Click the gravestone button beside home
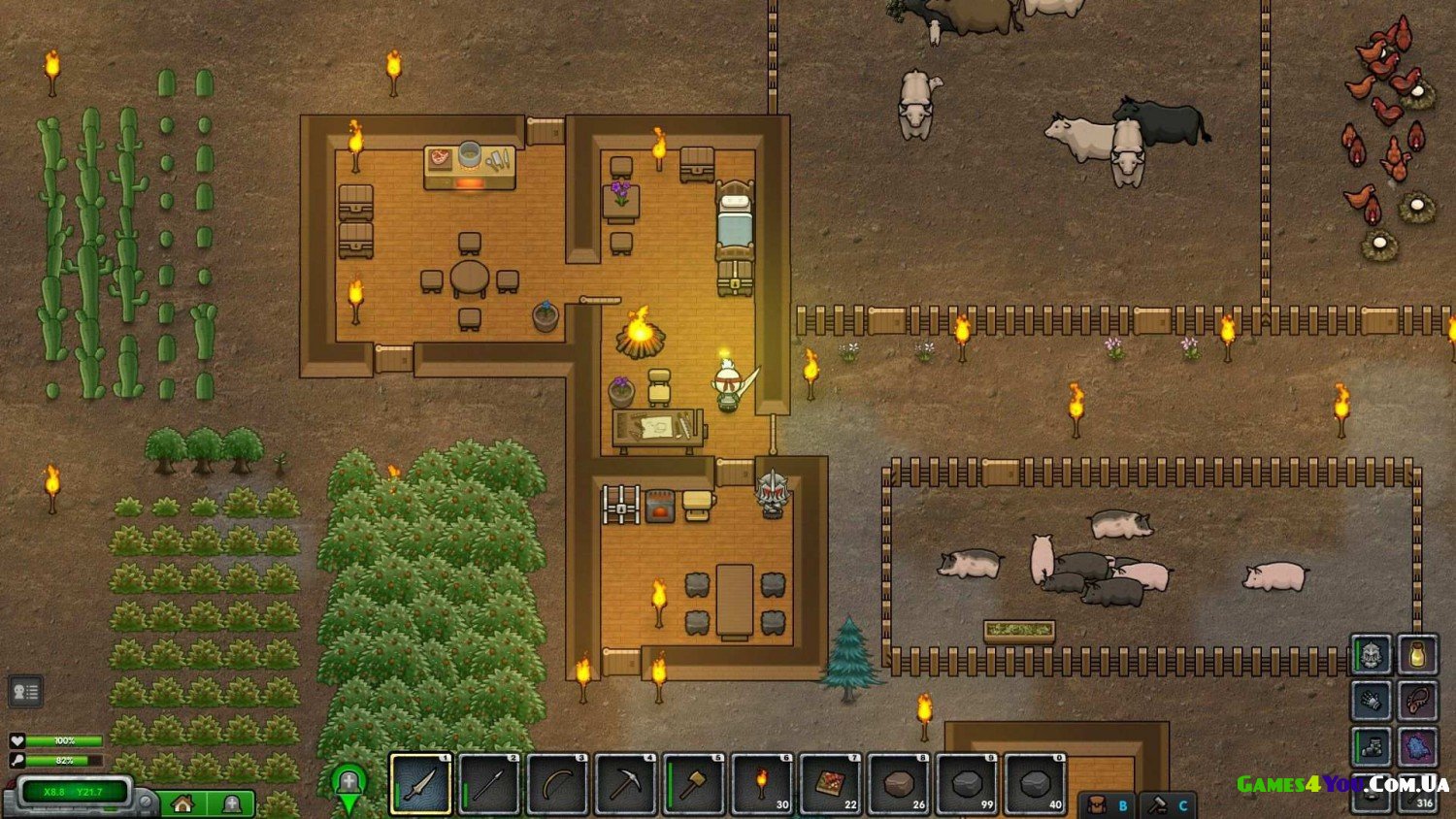 [231, 803]
